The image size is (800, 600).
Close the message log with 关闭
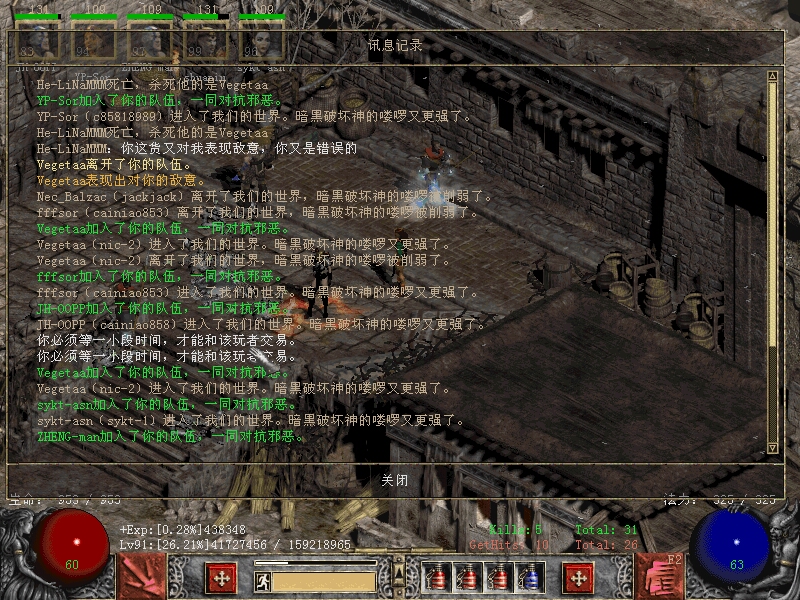pos(395,480)
